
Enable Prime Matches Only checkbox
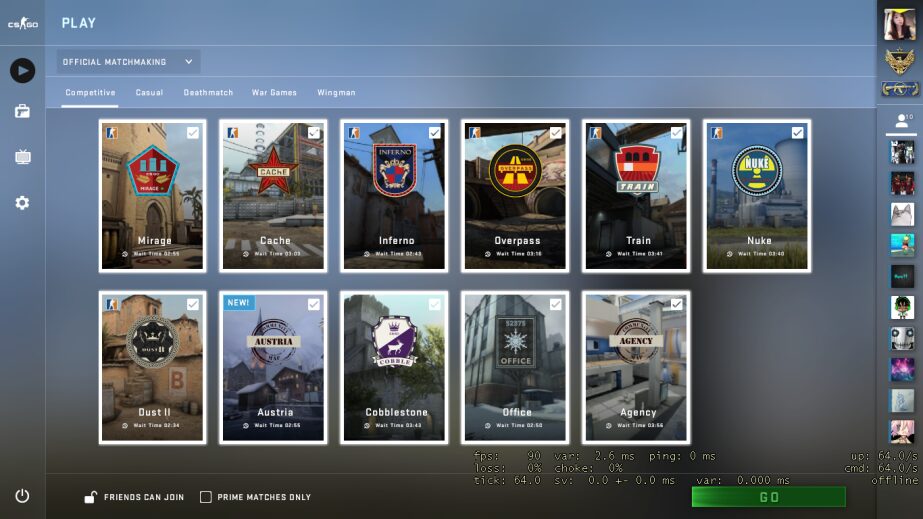point(206,497)
